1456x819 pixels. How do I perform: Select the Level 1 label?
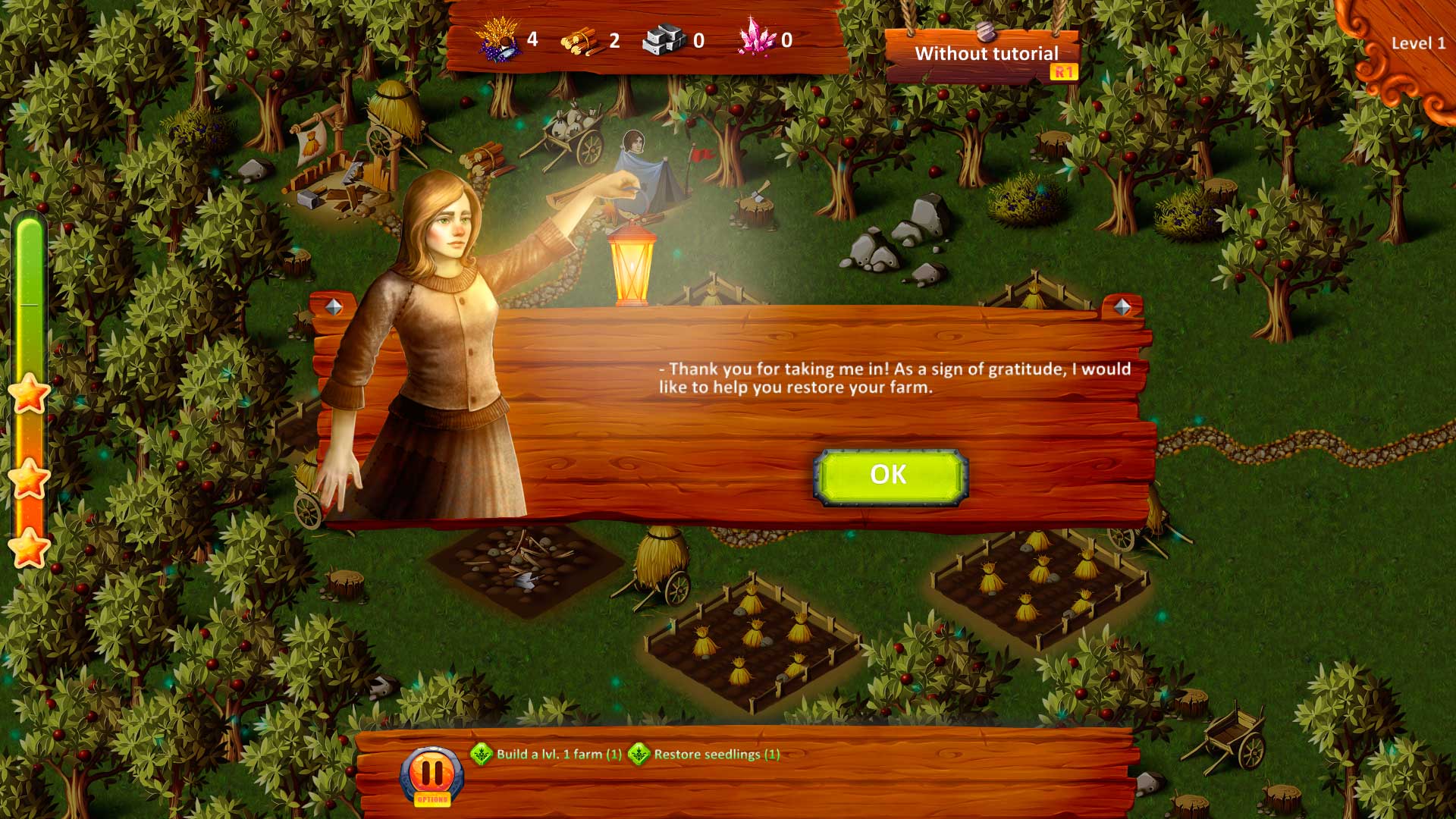(1417, 44)
